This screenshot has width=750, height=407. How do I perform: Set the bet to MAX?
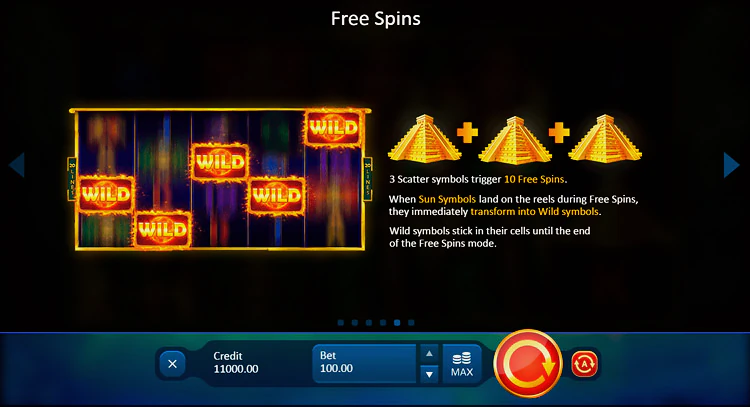tap(461, 364)
